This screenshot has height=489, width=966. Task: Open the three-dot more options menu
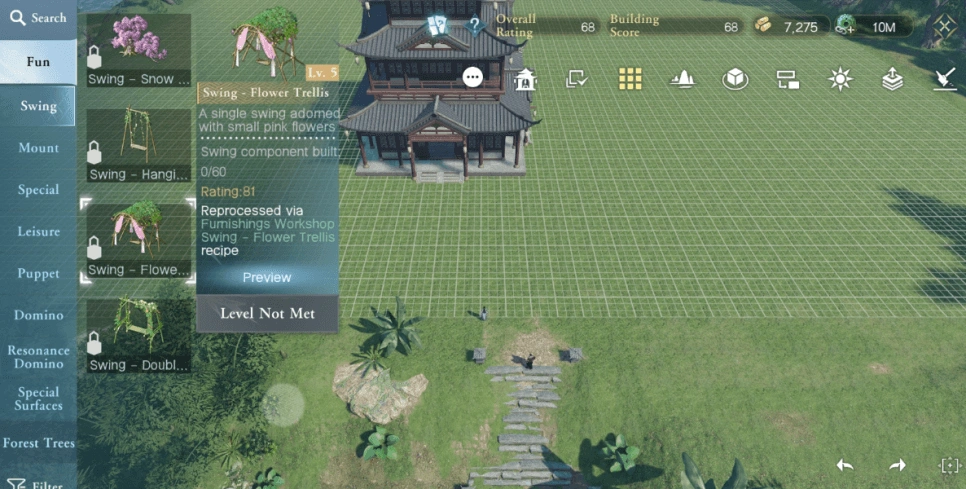[473, 77]
